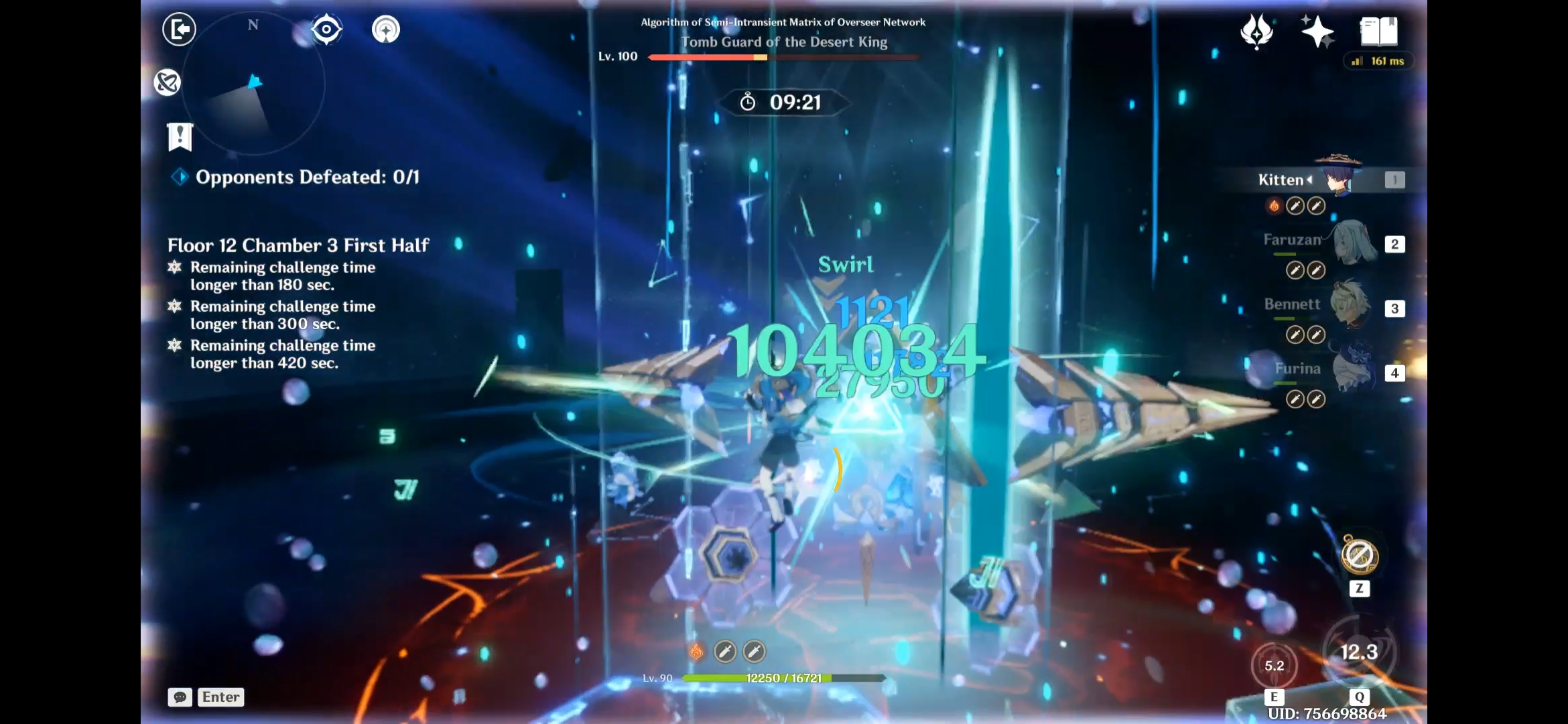Click the Enter button to open chat

[221, 697]
